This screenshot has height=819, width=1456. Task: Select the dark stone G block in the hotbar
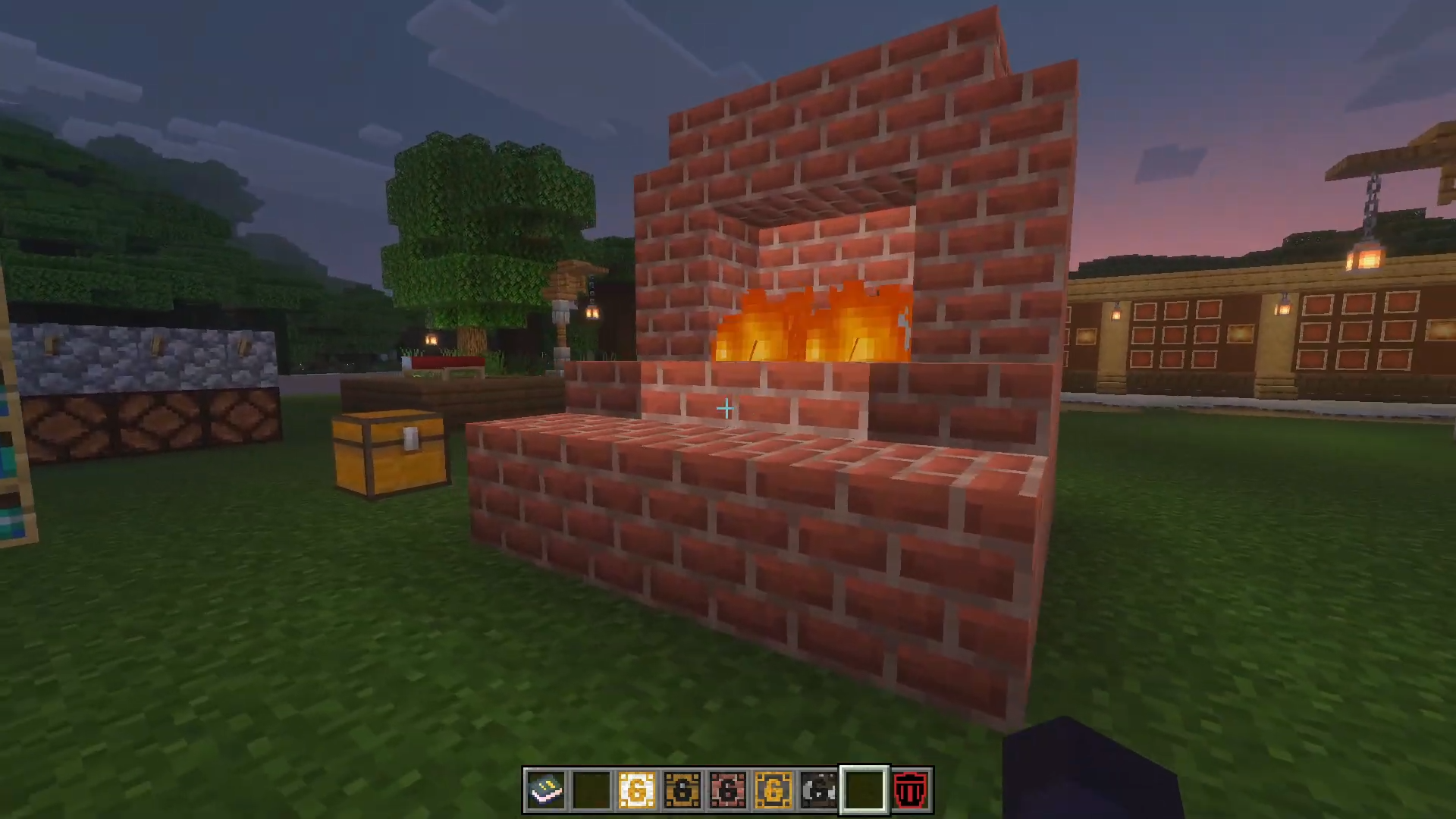pyautogui.click(x=819, y=790)
